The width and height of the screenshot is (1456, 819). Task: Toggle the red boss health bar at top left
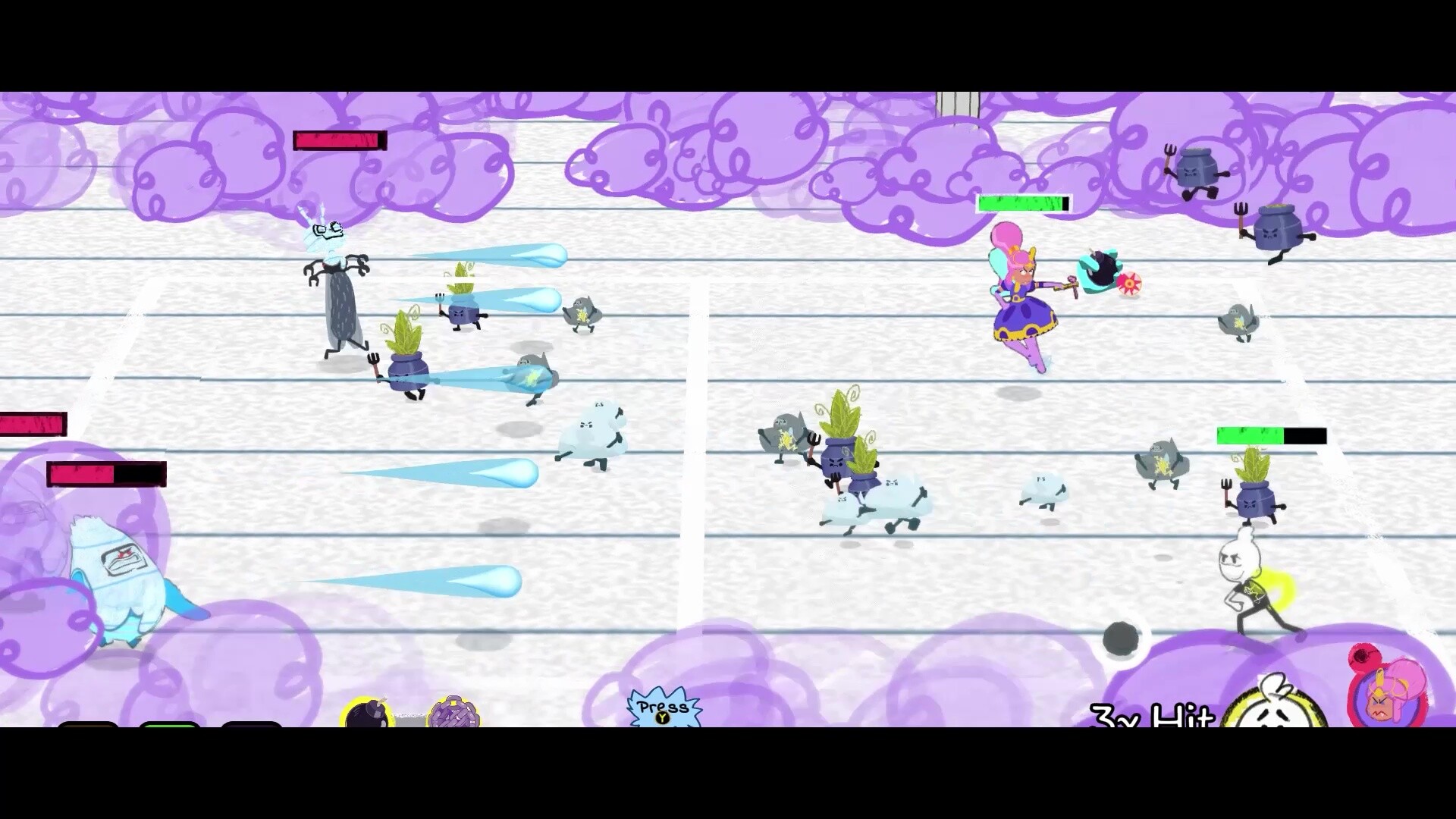point(340,140)
